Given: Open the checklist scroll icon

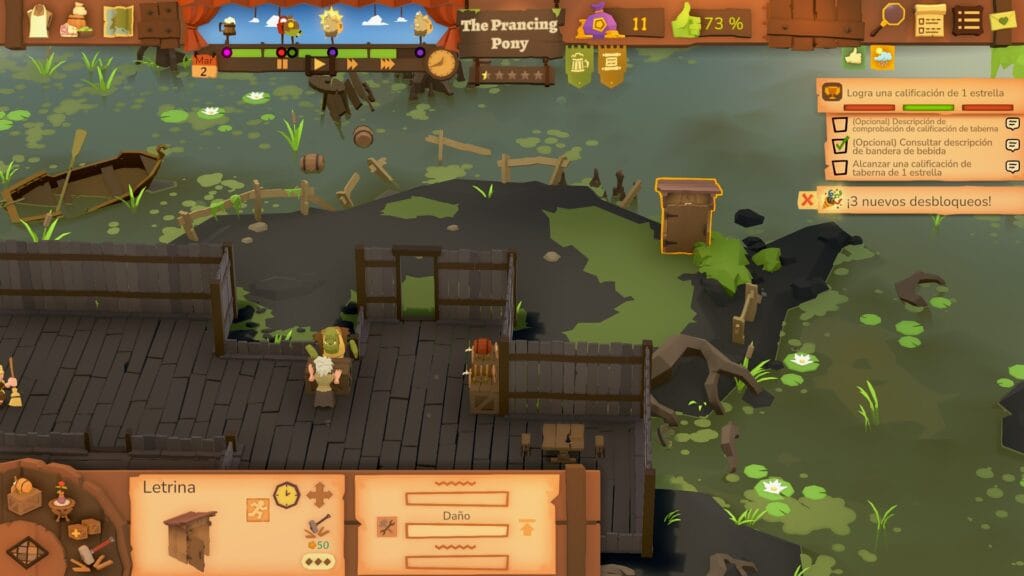Looking at the screenshot, I should click(x=929, y=19).
